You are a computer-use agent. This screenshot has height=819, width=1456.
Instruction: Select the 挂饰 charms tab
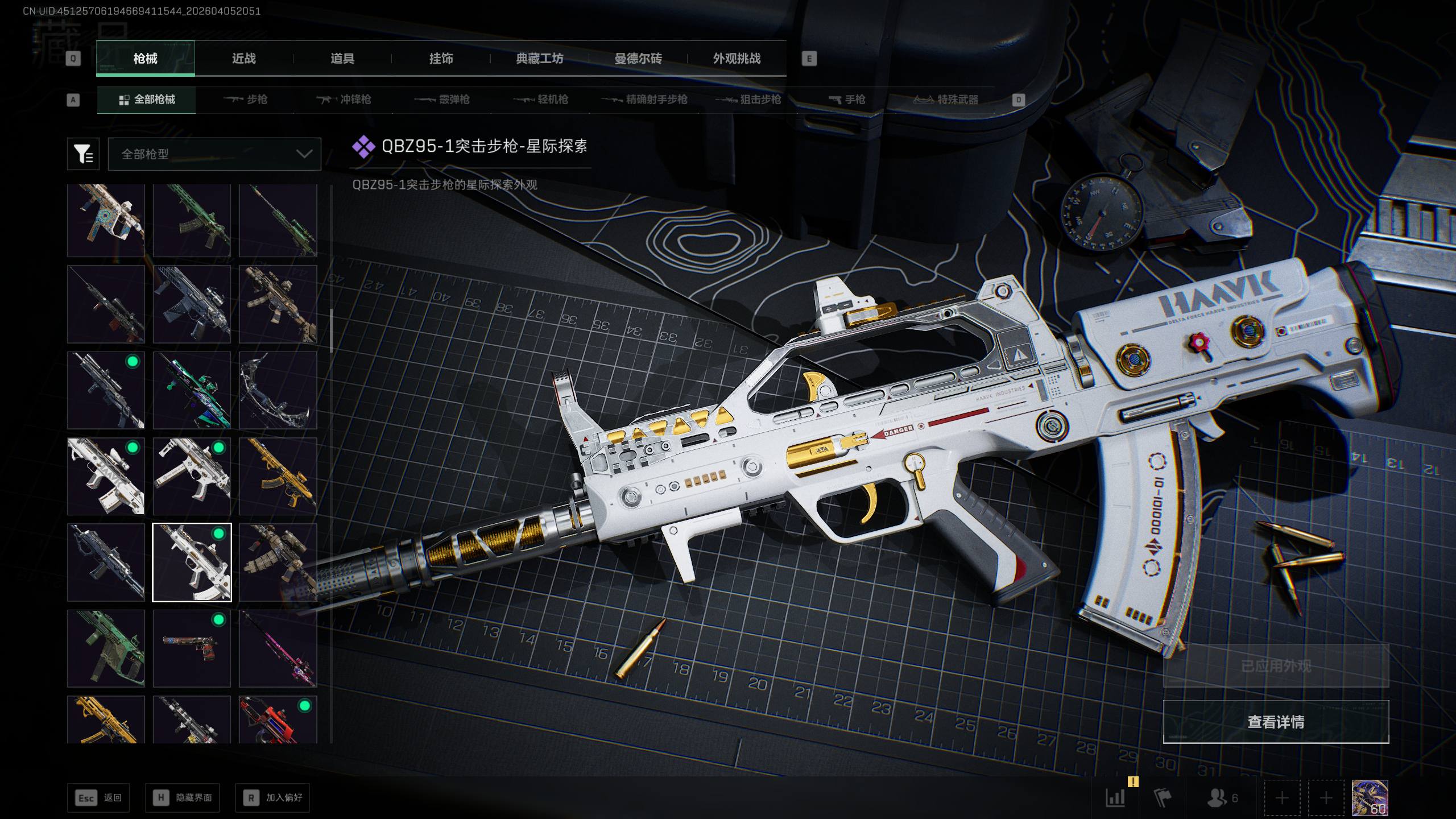(441, 59)
